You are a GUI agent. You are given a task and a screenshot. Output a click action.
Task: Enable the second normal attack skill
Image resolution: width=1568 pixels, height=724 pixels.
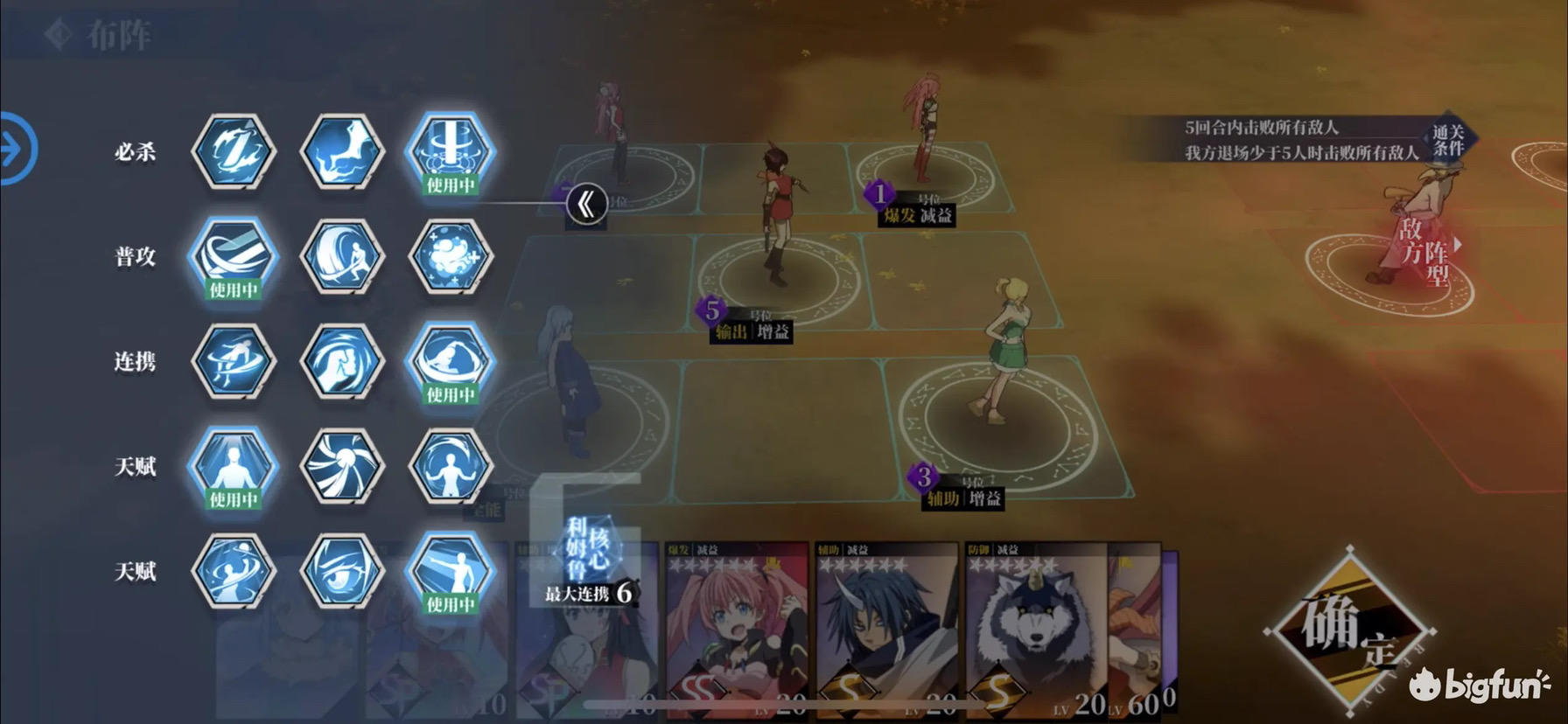pos(342,256)
